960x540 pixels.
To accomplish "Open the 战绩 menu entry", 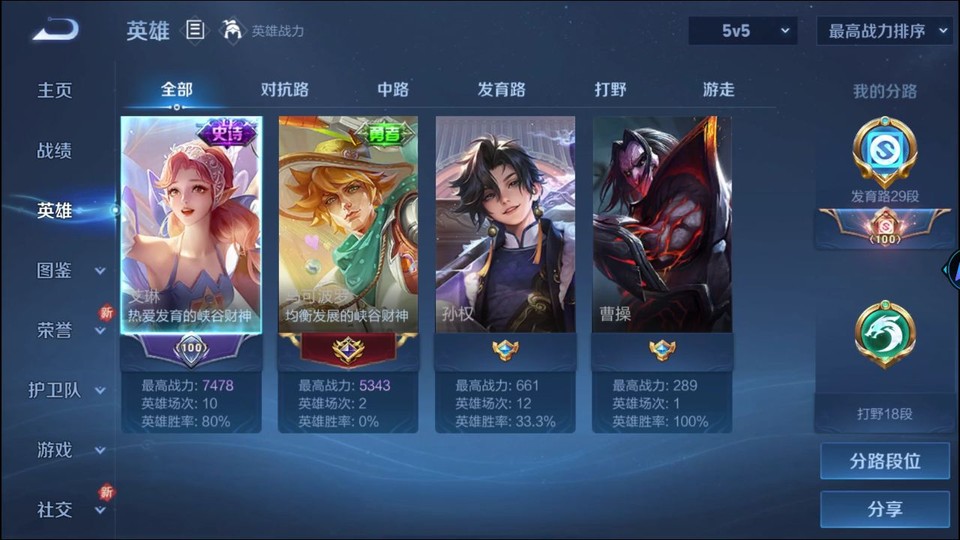I will click(x=55, y=150).
